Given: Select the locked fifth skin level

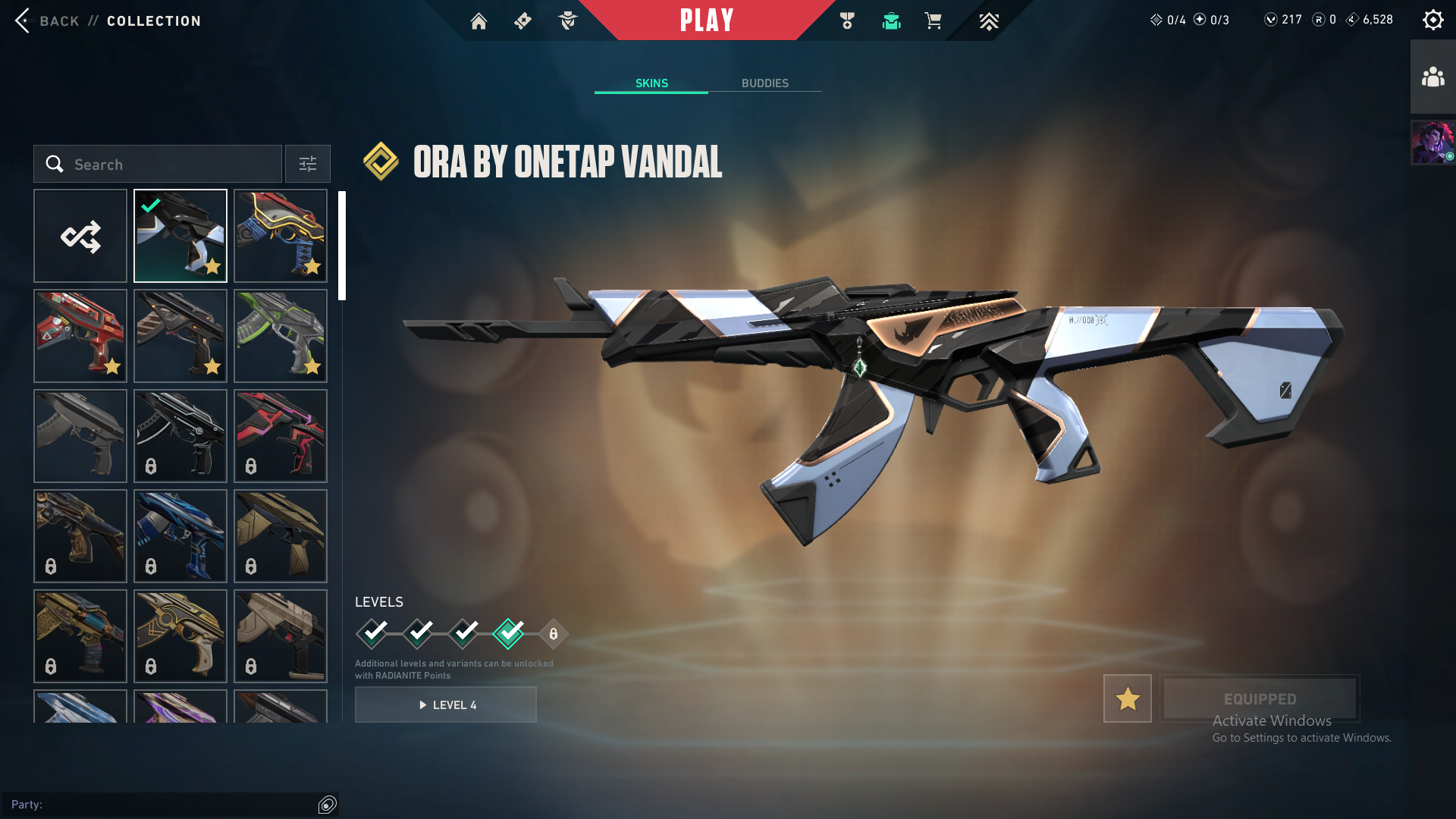Looking at the screenshot, I should tap(554, 634).
